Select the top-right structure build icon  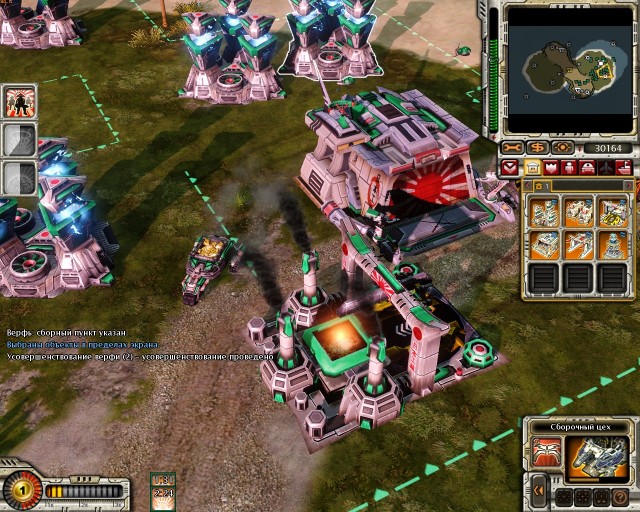(612, 211)
